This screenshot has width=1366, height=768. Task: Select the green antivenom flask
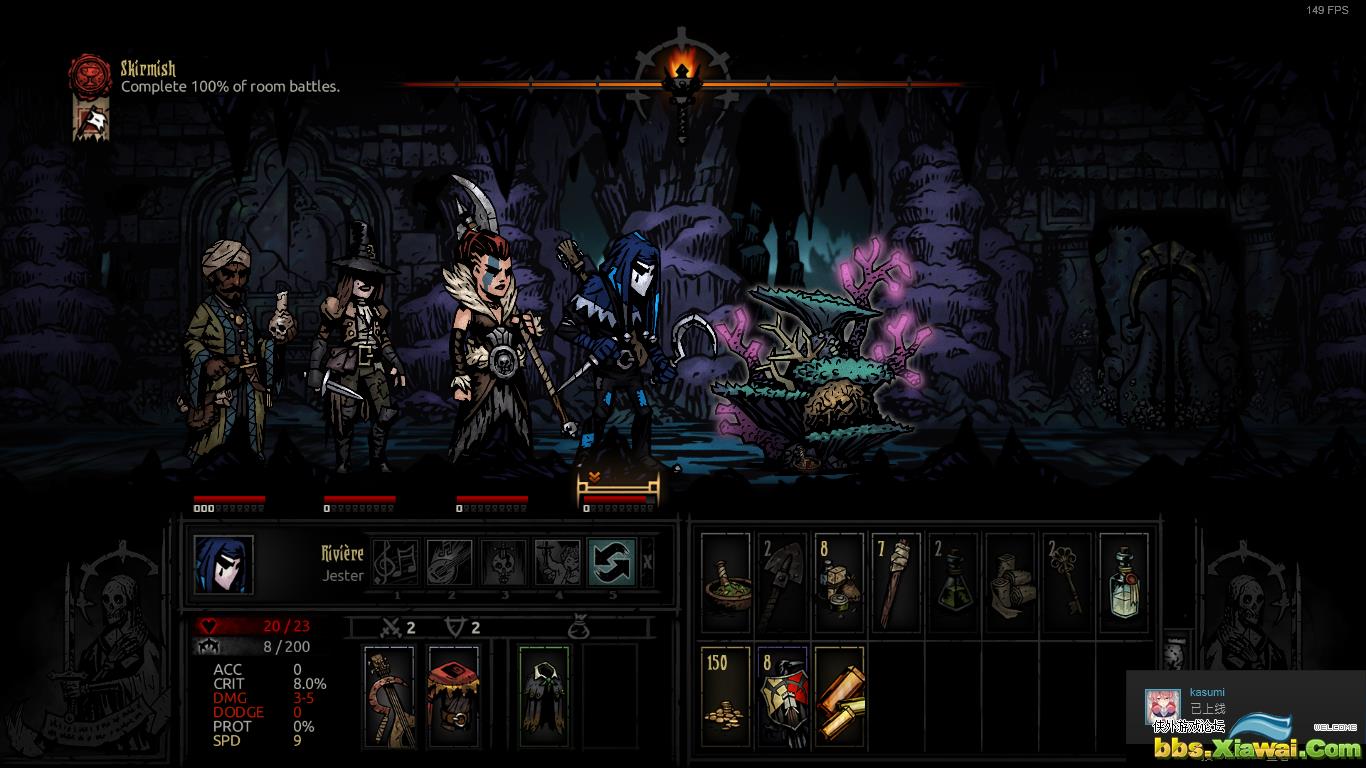[x=952, y=582]
